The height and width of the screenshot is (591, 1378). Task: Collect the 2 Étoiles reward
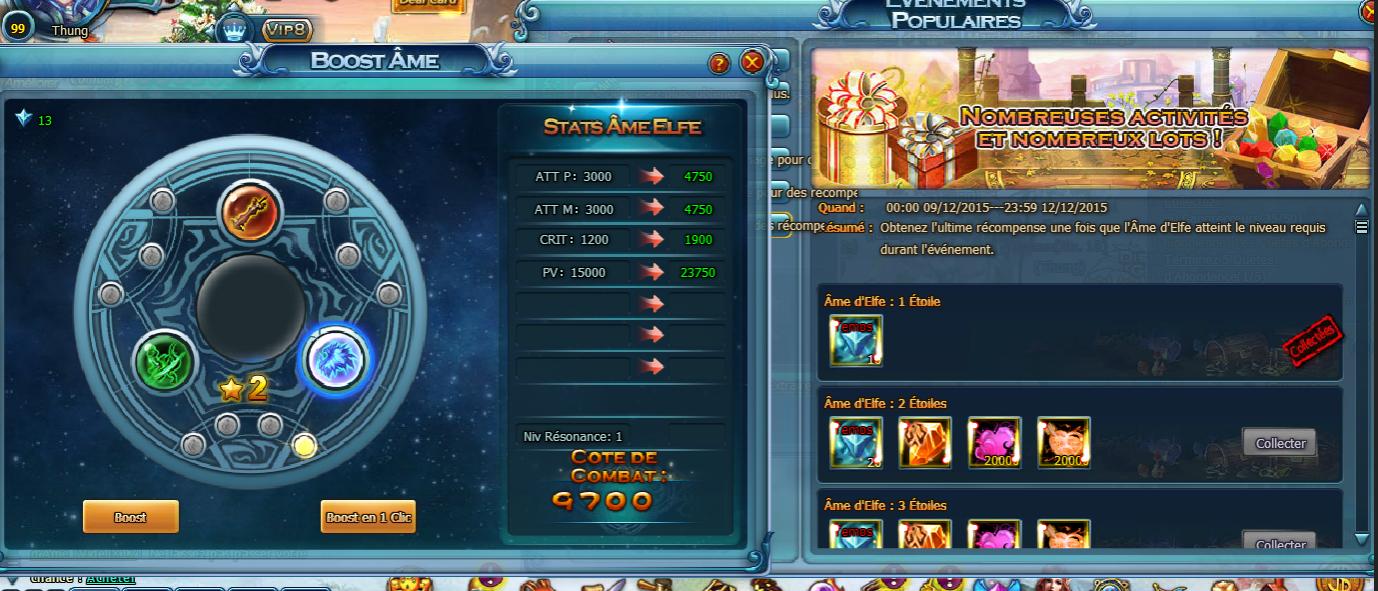(x=1280, y=443)
